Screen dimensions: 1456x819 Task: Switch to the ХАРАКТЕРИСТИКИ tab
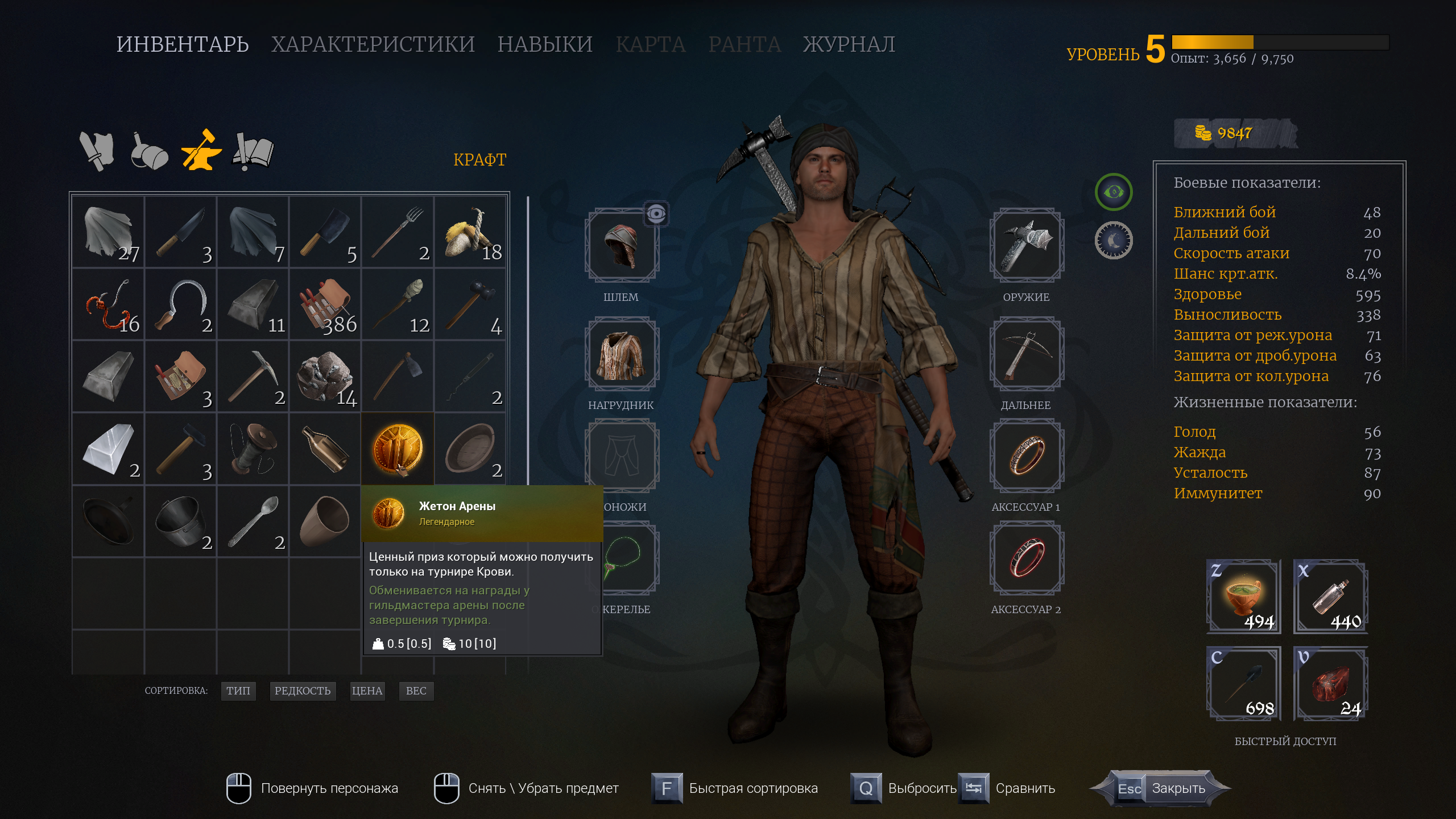373,44
